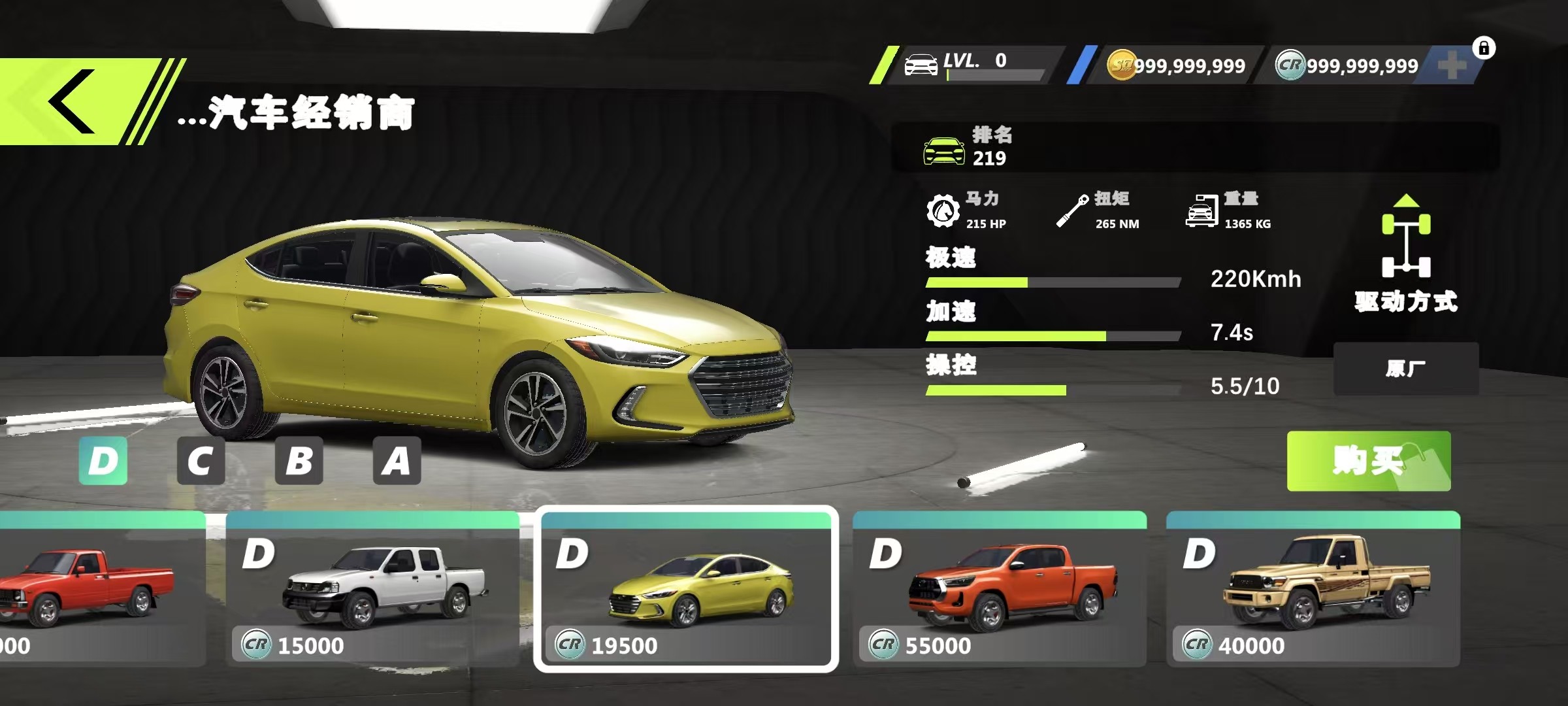Click the 原厂 stock button
The image size is (1568, 706).
click(1406, 369)
